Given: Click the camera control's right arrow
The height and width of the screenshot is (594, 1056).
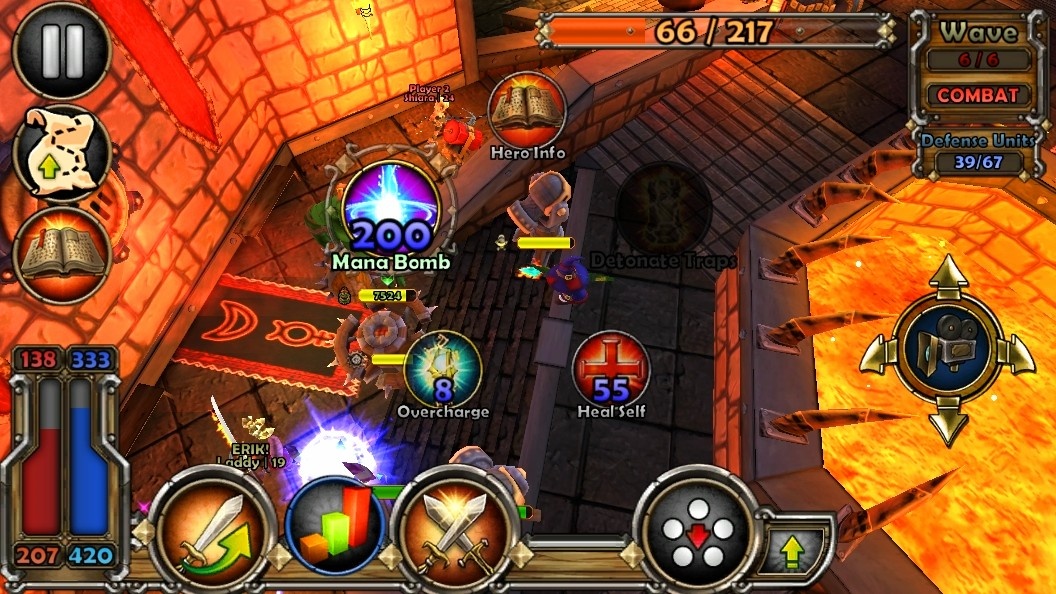Looking at the screenshot, I should click(1020, 353).
